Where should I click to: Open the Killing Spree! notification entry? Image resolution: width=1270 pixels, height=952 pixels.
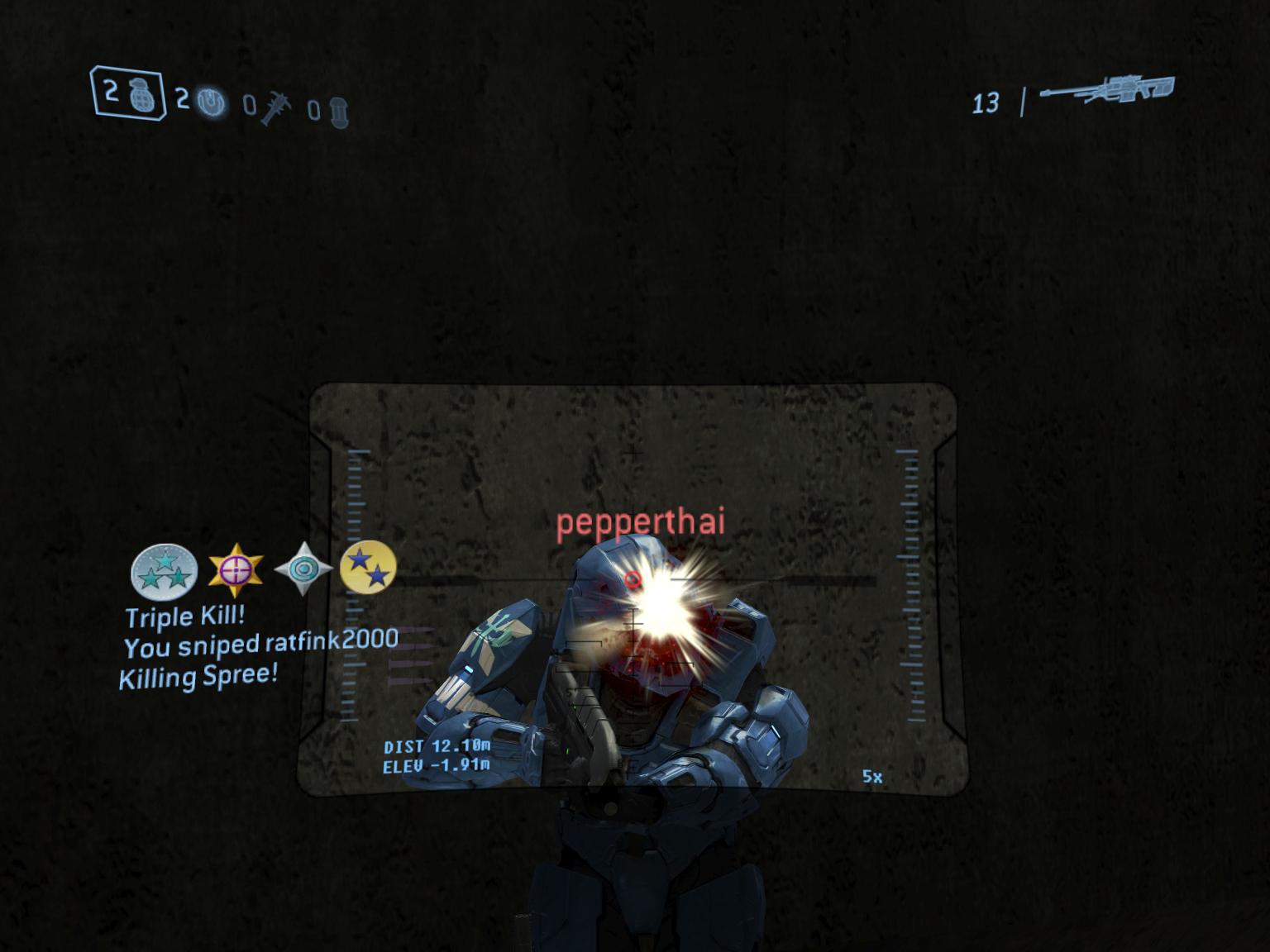tap(199, 677)
